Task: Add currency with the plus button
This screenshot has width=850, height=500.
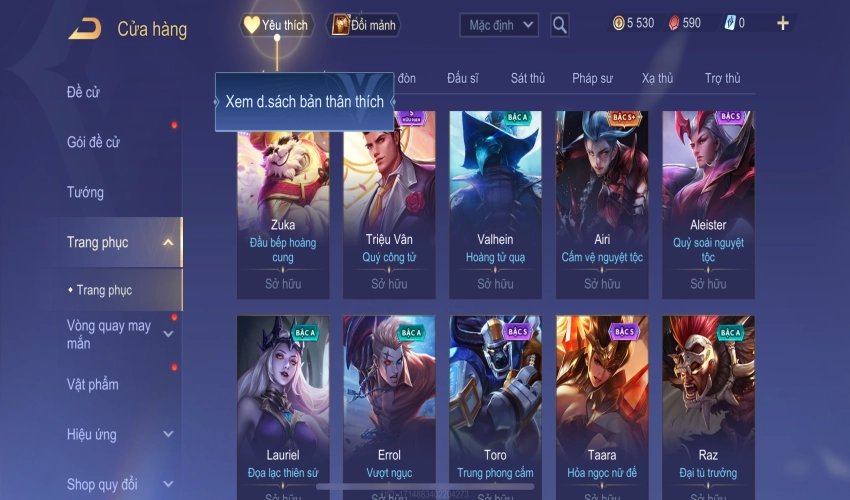Action: 783,23
